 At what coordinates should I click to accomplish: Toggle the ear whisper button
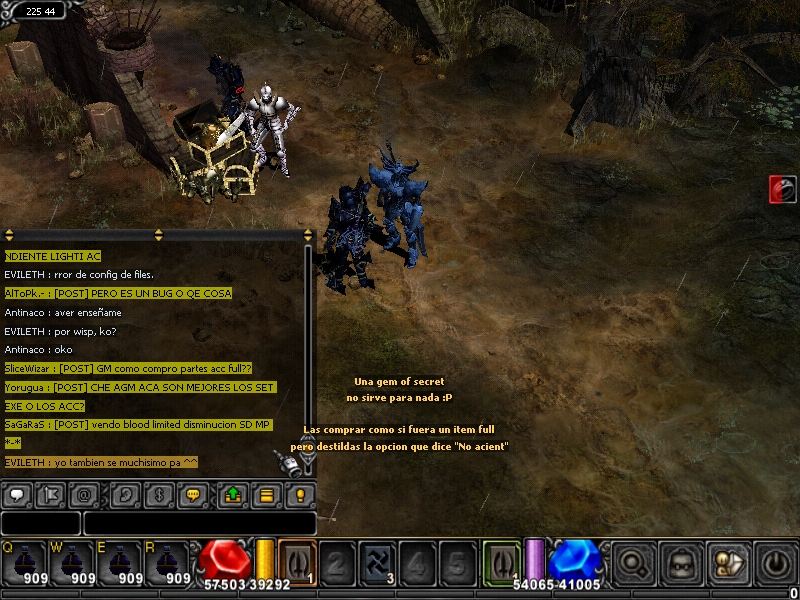click(125, 494)
